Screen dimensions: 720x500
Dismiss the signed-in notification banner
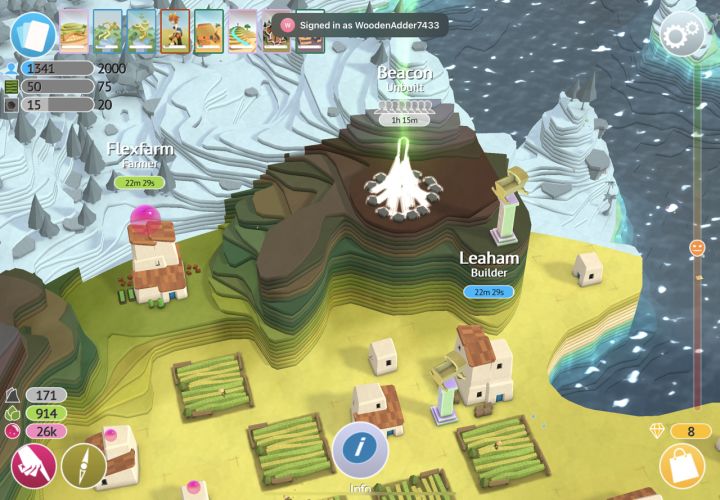[x=363, y=24]
